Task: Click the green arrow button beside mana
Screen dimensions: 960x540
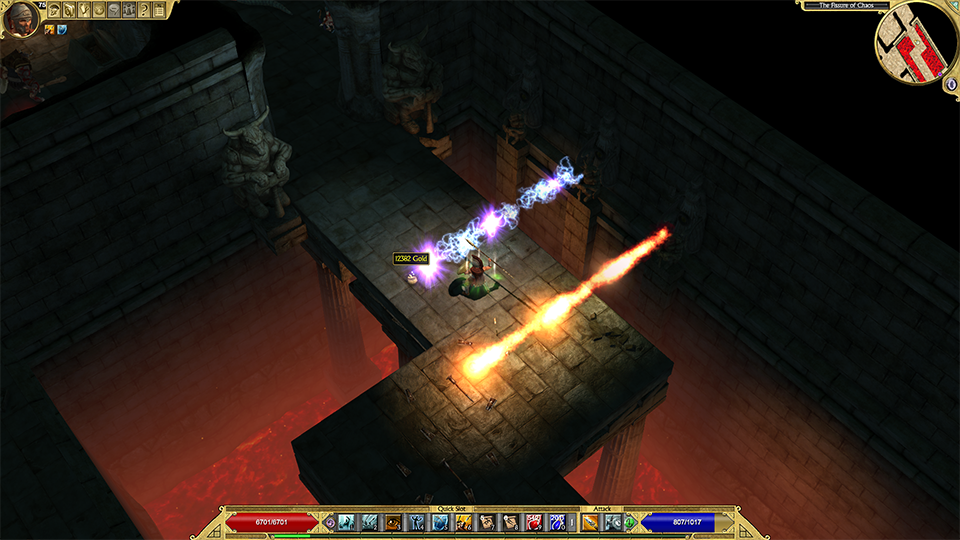Action: click(630, 521)
